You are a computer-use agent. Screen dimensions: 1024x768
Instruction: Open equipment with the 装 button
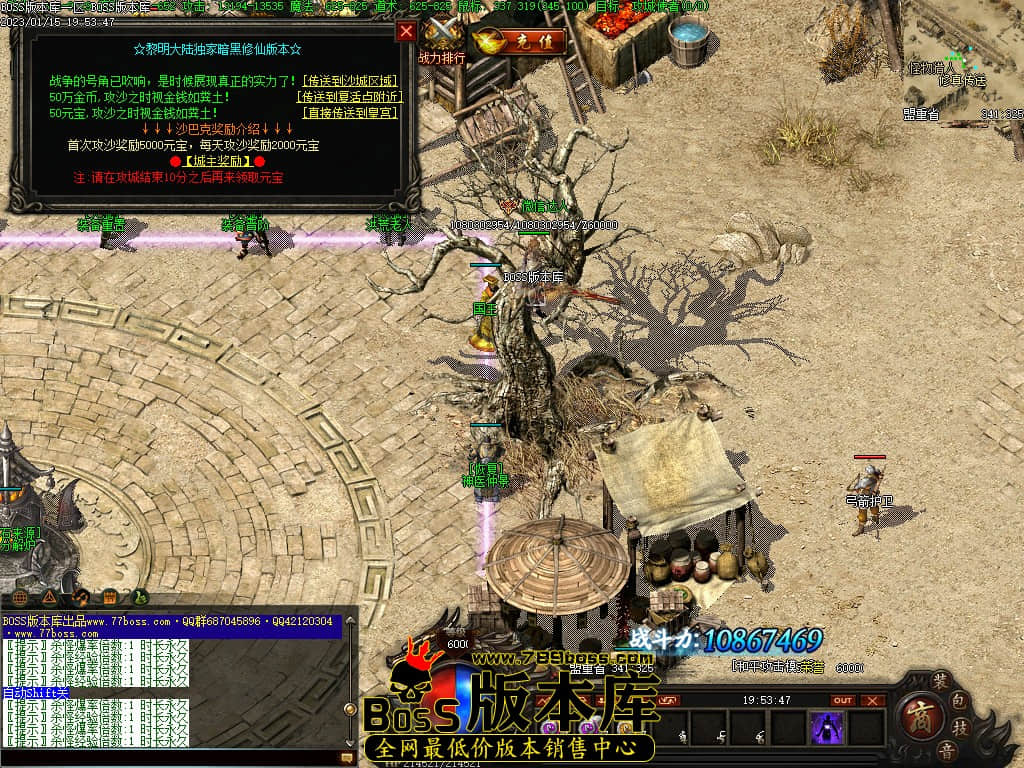tap(940, 680)
